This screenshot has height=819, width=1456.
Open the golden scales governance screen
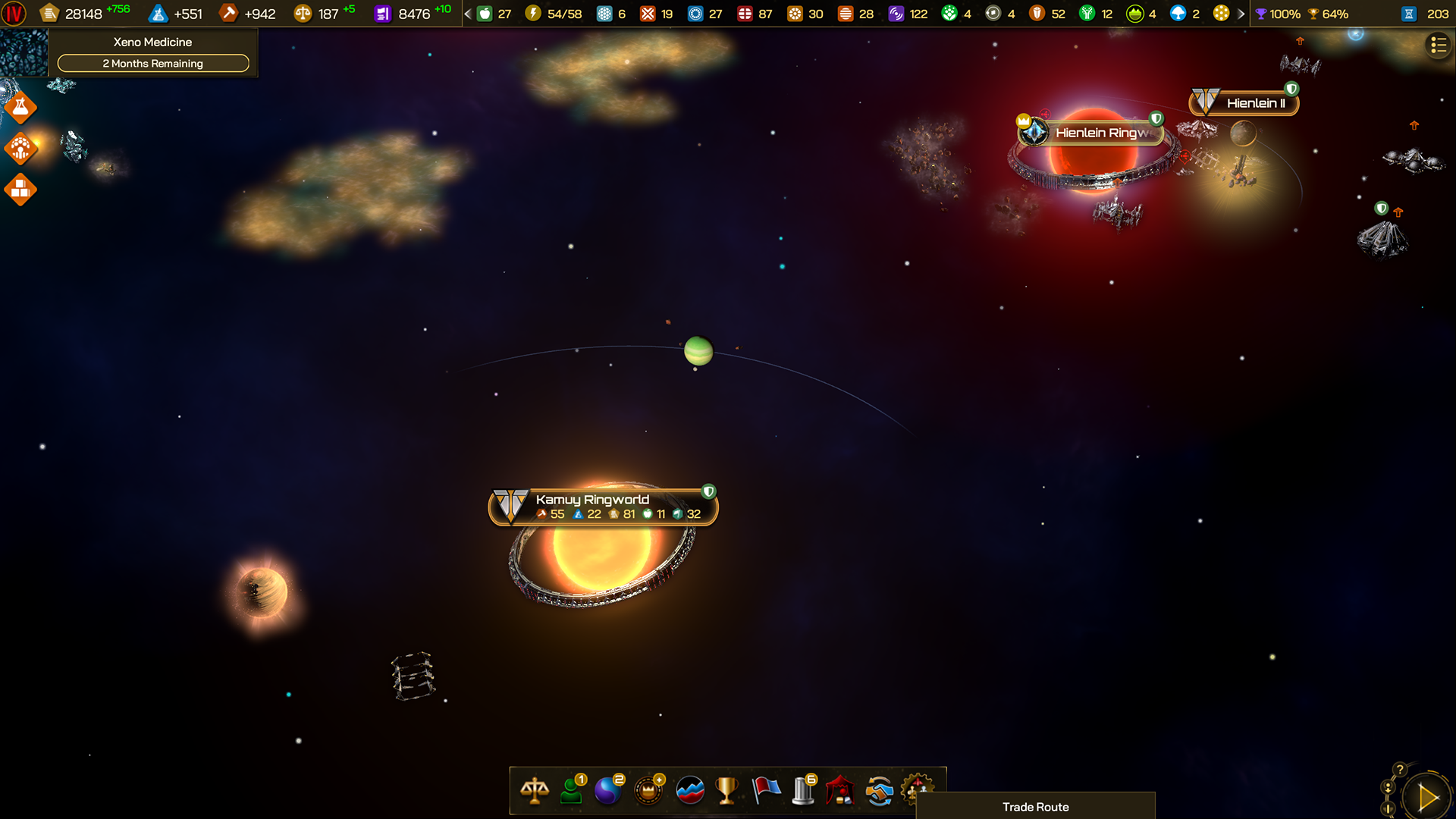[x=535, y=791]
